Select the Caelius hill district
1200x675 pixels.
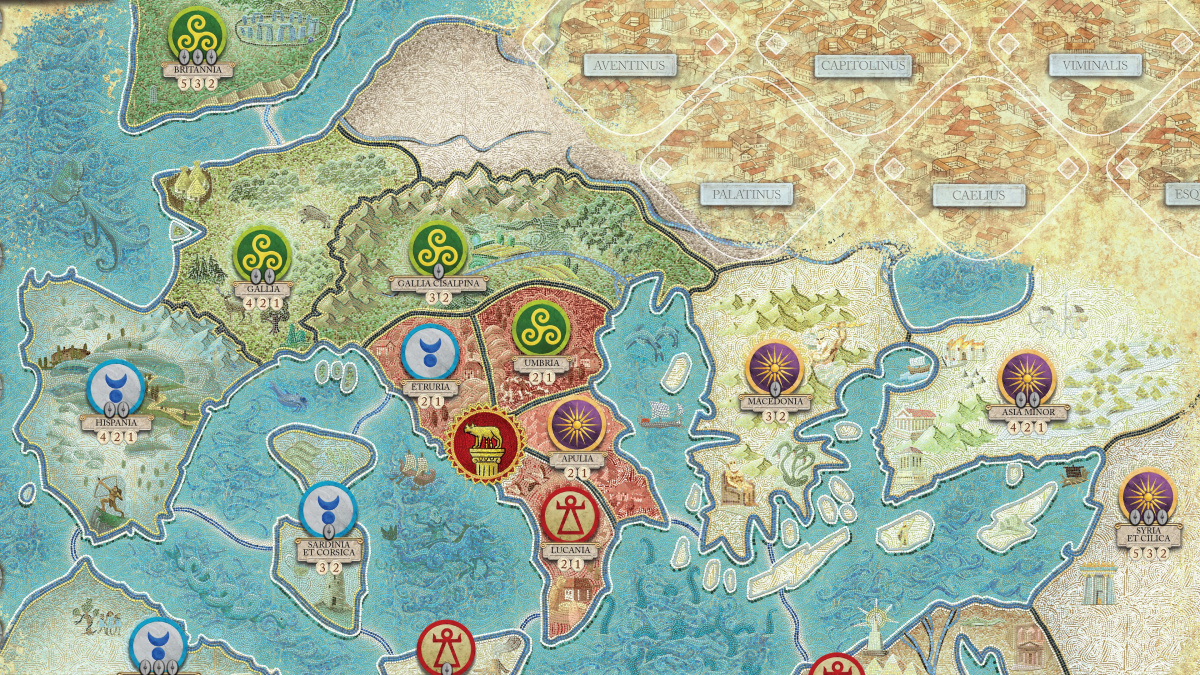pyautogui.click(x=978, y=195)
